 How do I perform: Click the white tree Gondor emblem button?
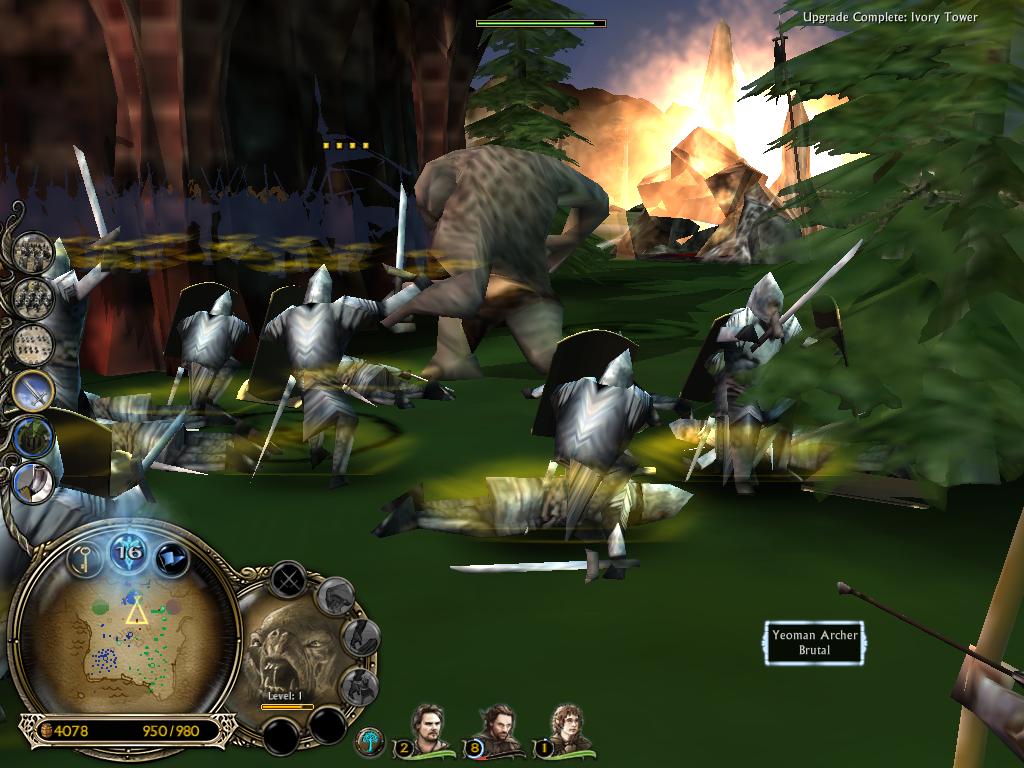[x=369, y=741]
